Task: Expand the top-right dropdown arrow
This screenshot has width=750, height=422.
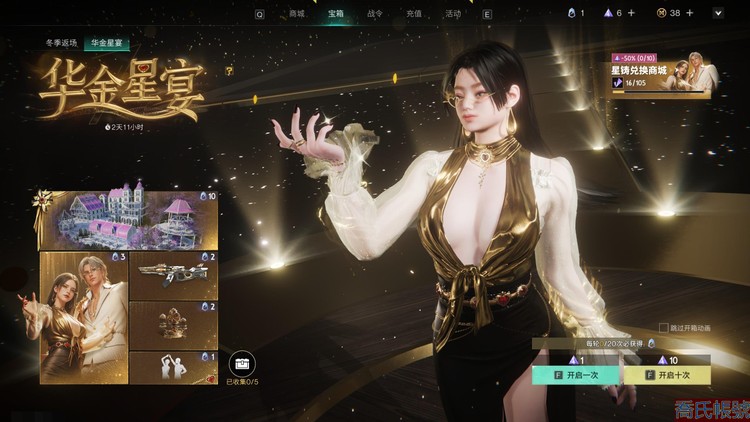Action: 718,13
